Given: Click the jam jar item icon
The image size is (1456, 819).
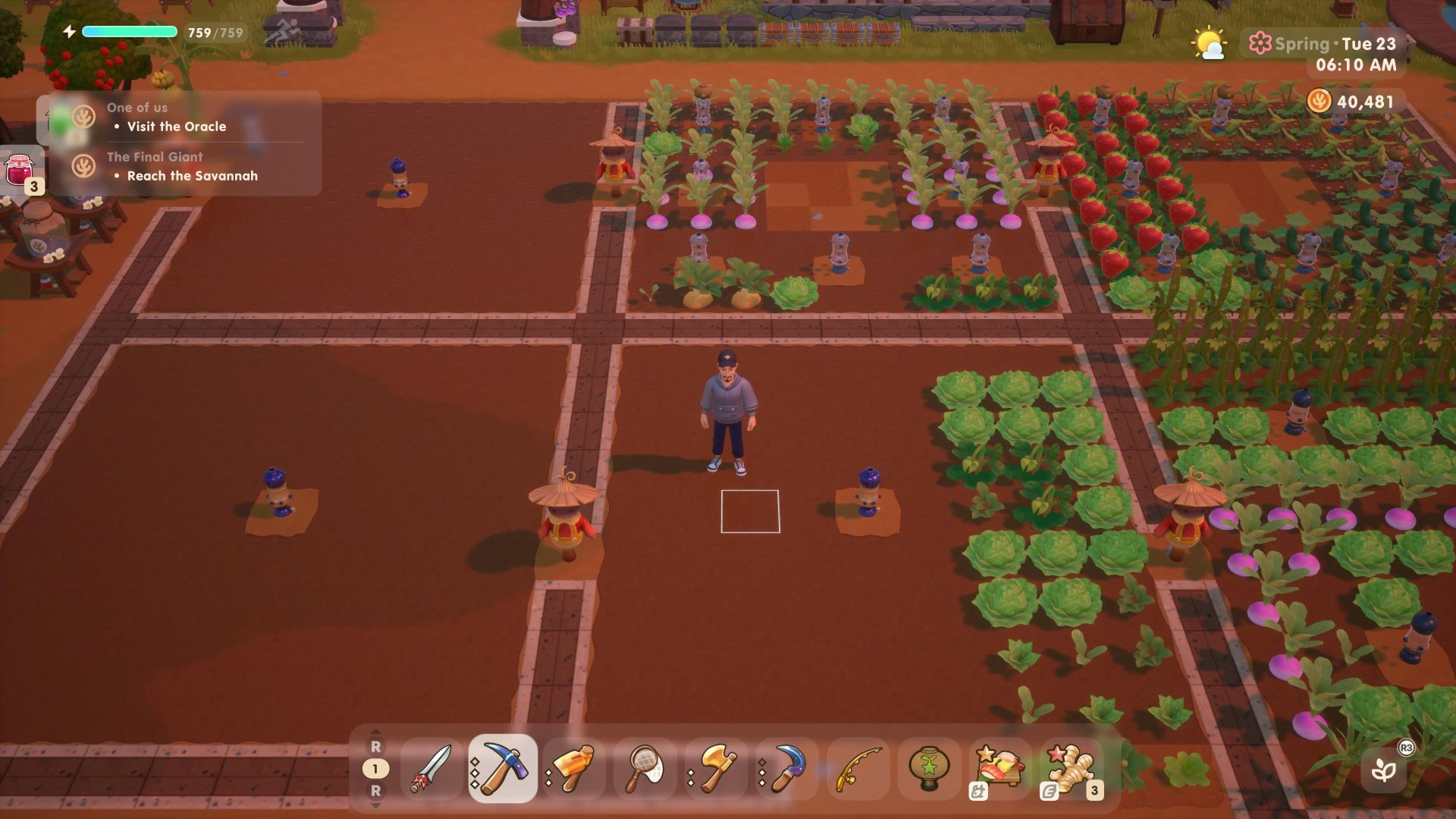Looking at the screenshot, I should (20, 171).
